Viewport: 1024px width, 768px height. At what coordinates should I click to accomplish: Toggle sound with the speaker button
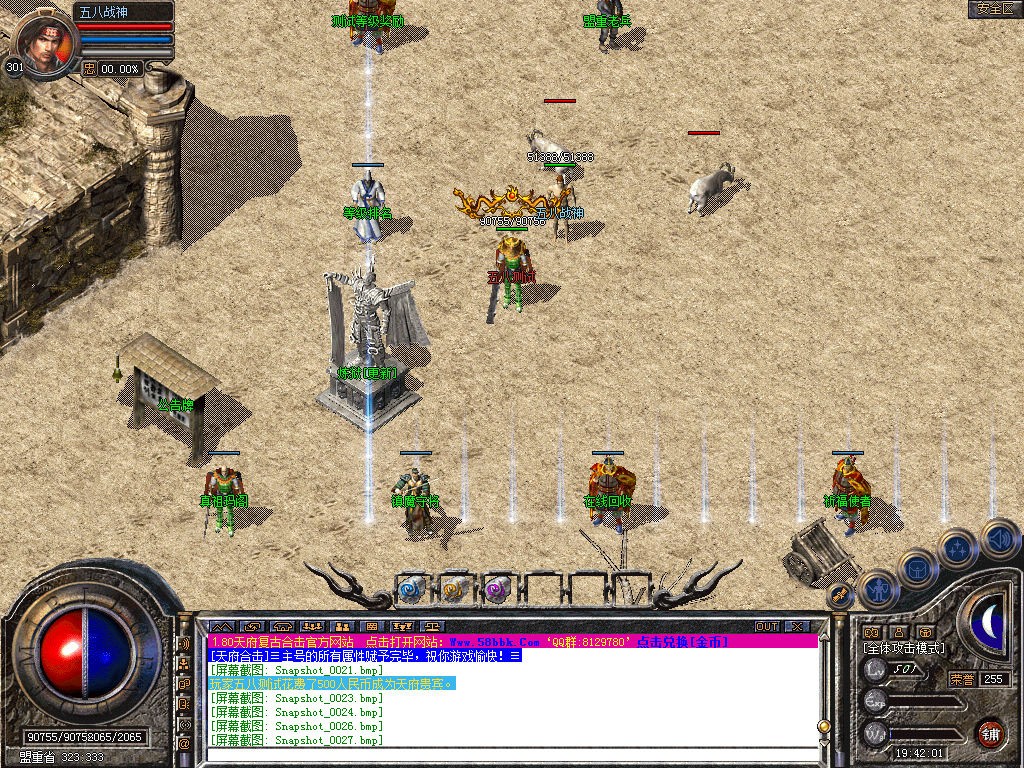999,539
